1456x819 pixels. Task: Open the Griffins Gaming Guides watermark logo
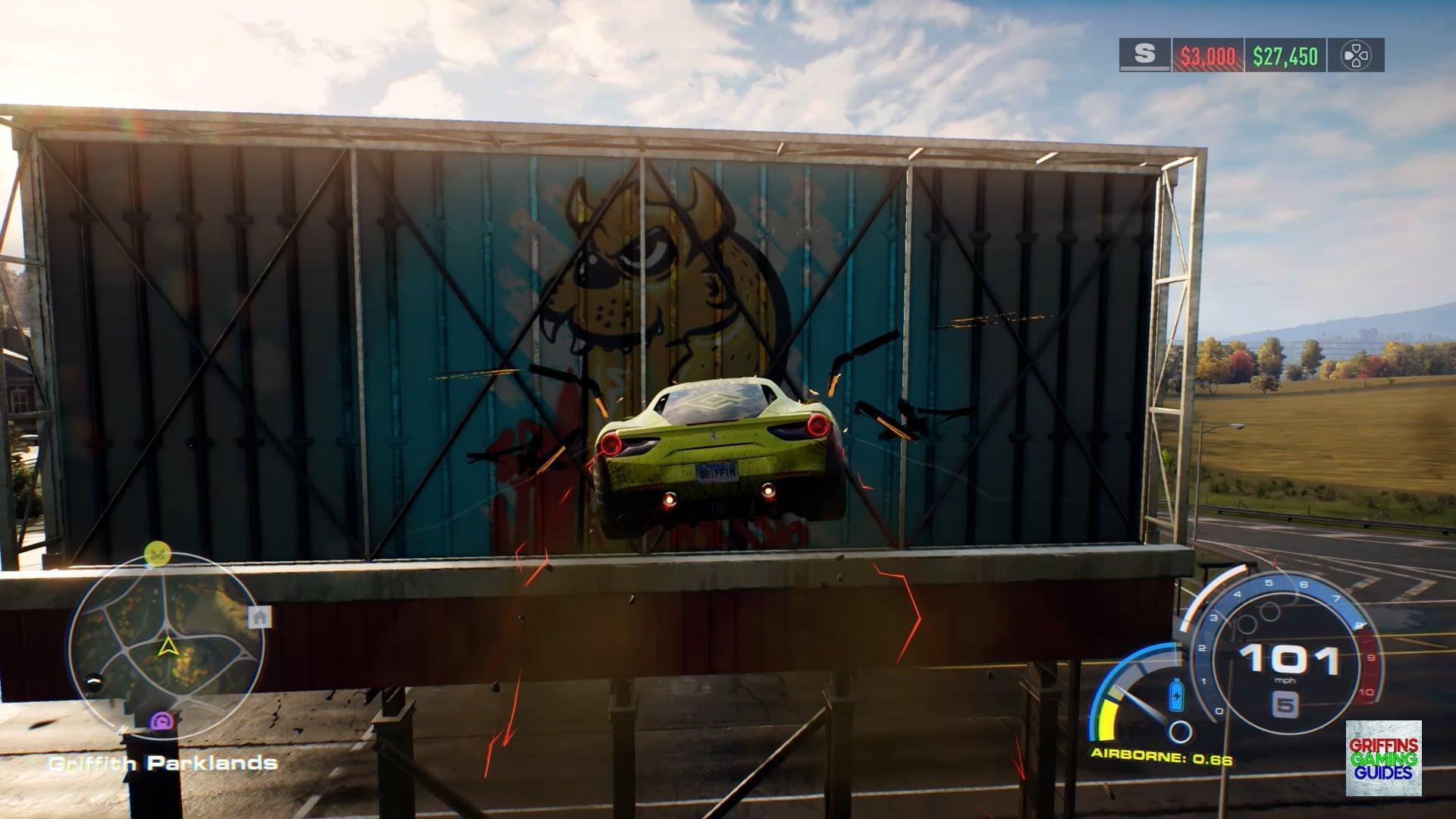click(1383, 758)
